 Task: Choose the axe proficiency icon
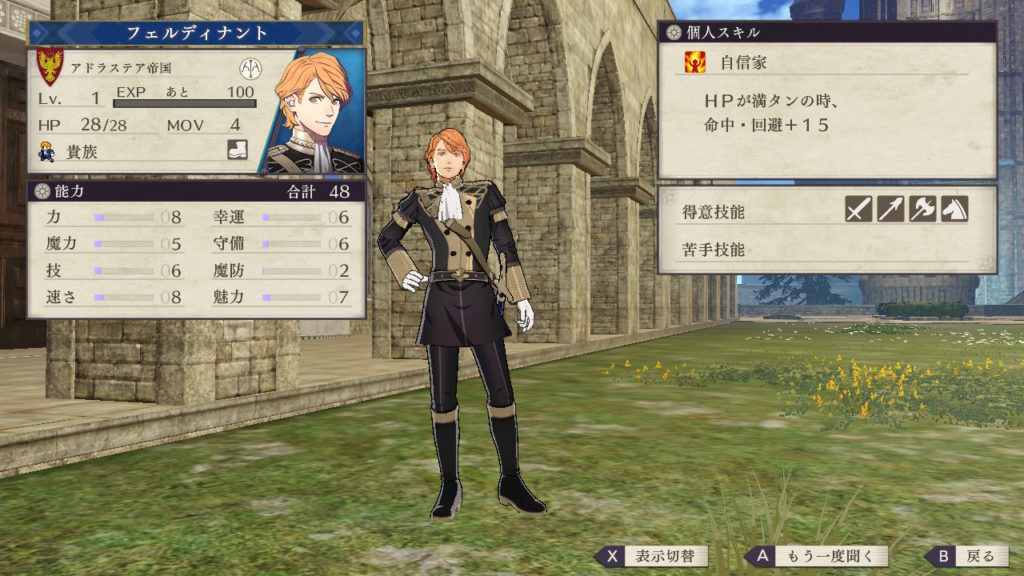[x=922, y=209]
